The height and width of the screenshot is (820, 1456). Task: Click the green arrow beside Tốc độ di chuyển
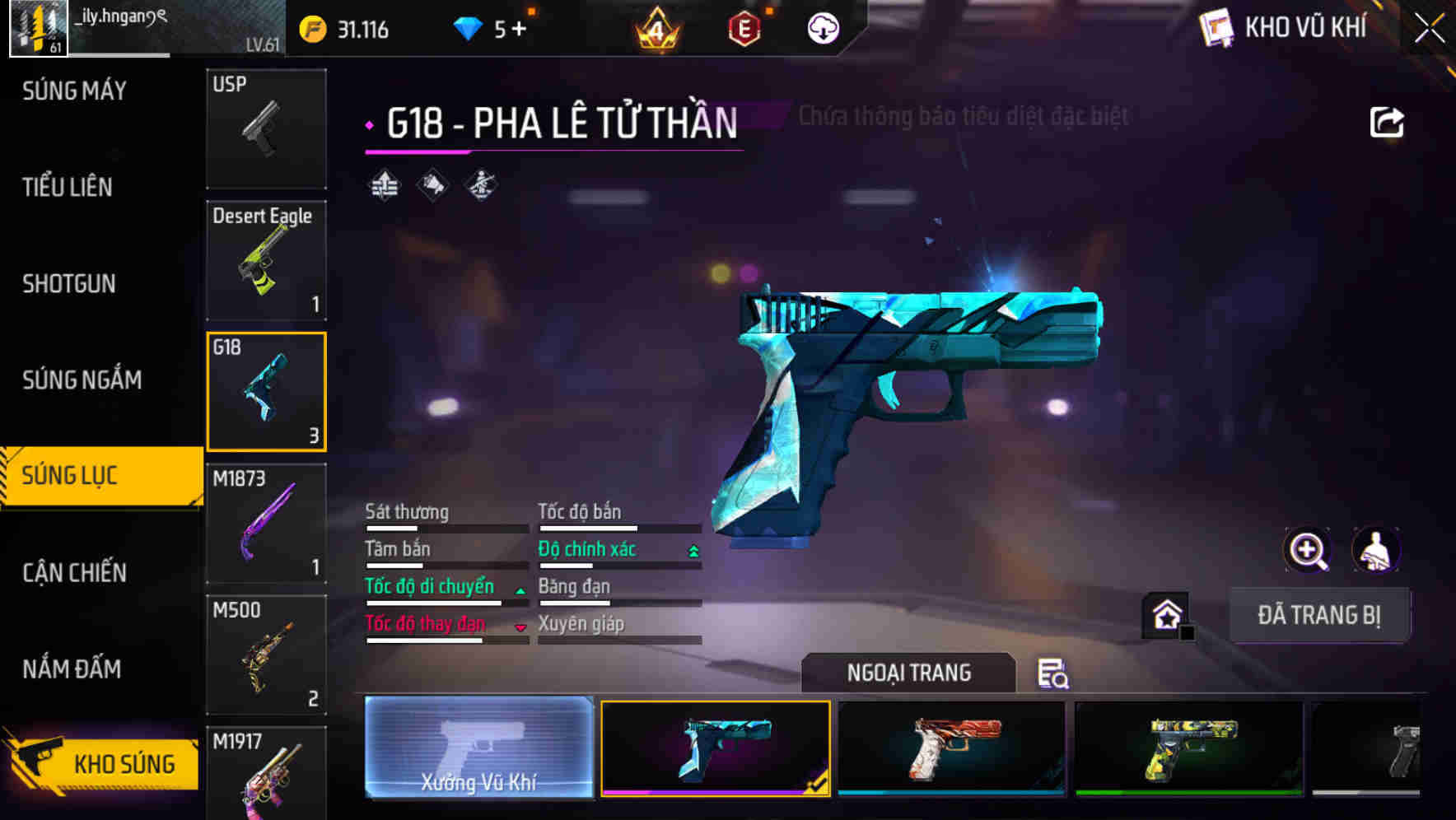point(520,589)
